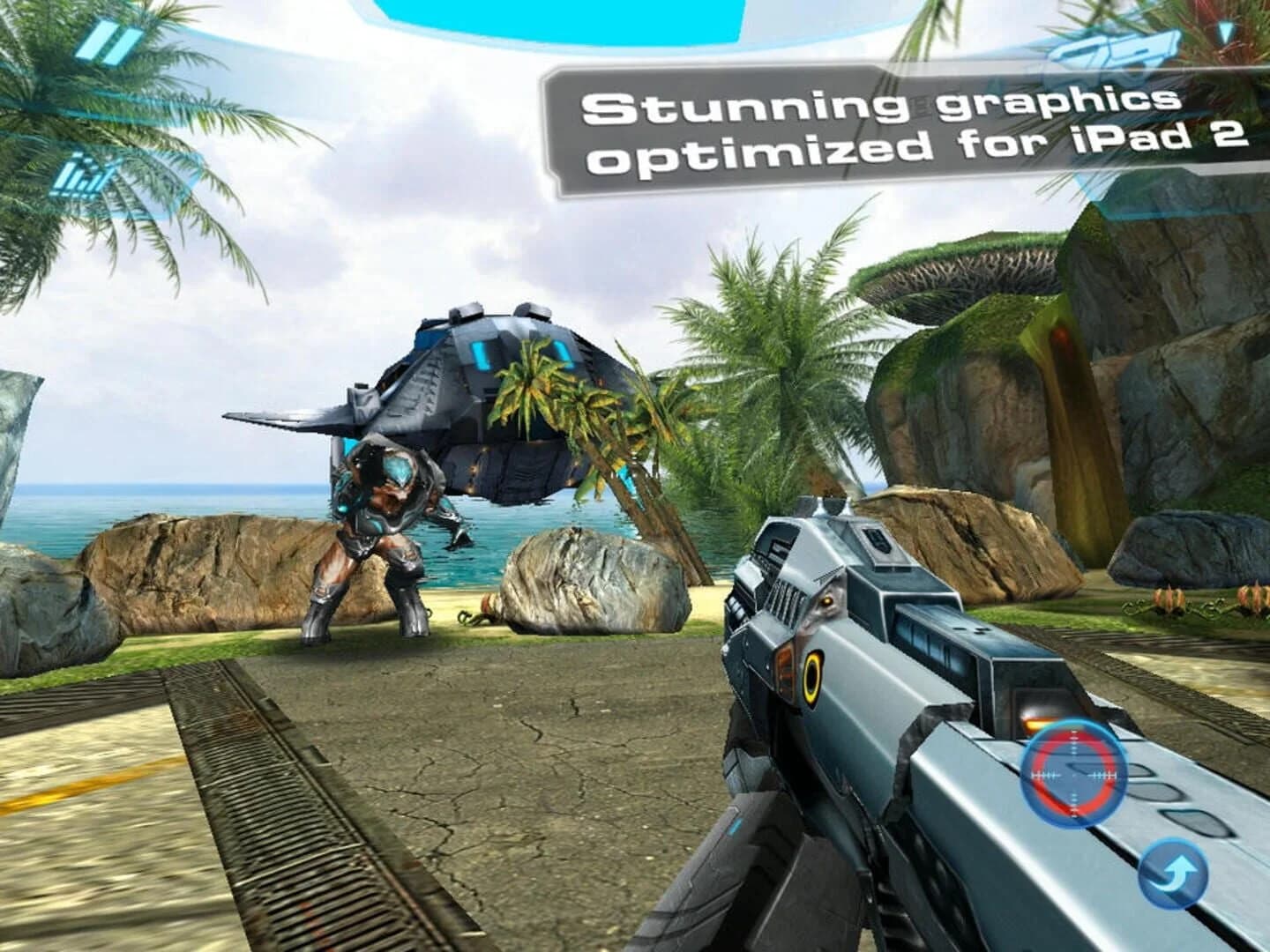Adjust the red circular targeting ring
The image size is (1270, 952).
1072,774
